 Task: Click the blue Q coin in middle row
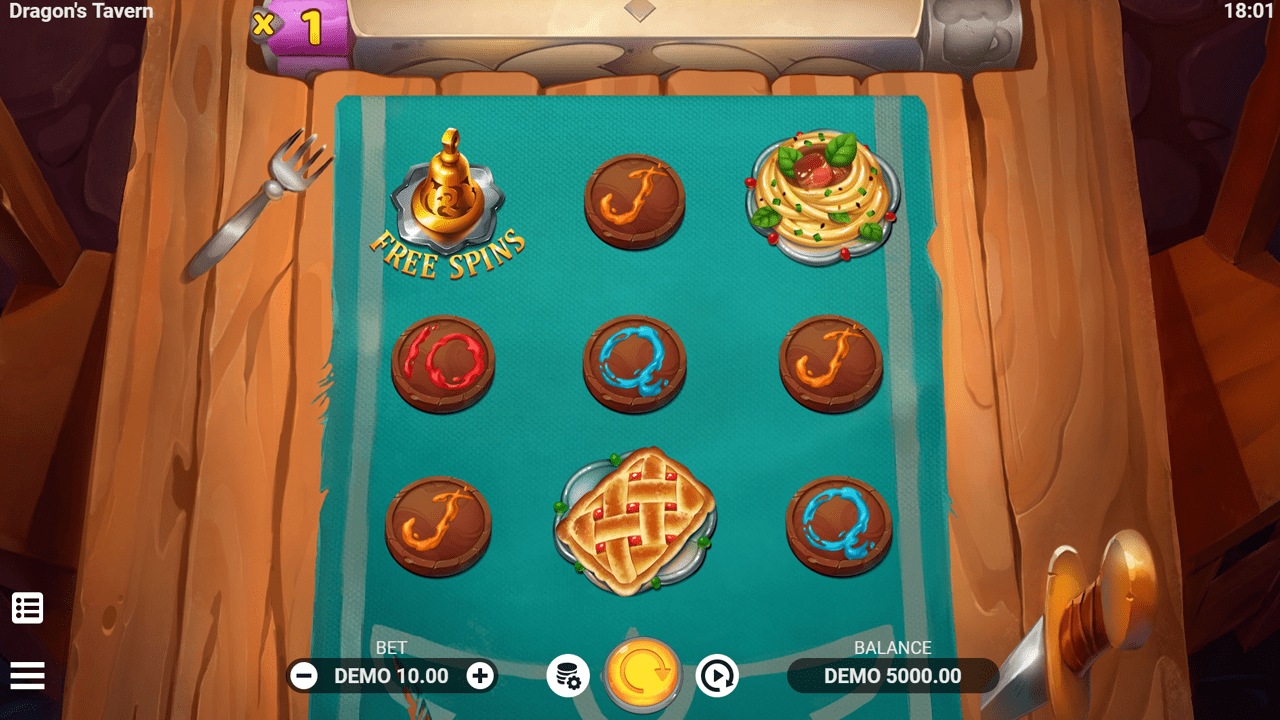coord(637,362)
